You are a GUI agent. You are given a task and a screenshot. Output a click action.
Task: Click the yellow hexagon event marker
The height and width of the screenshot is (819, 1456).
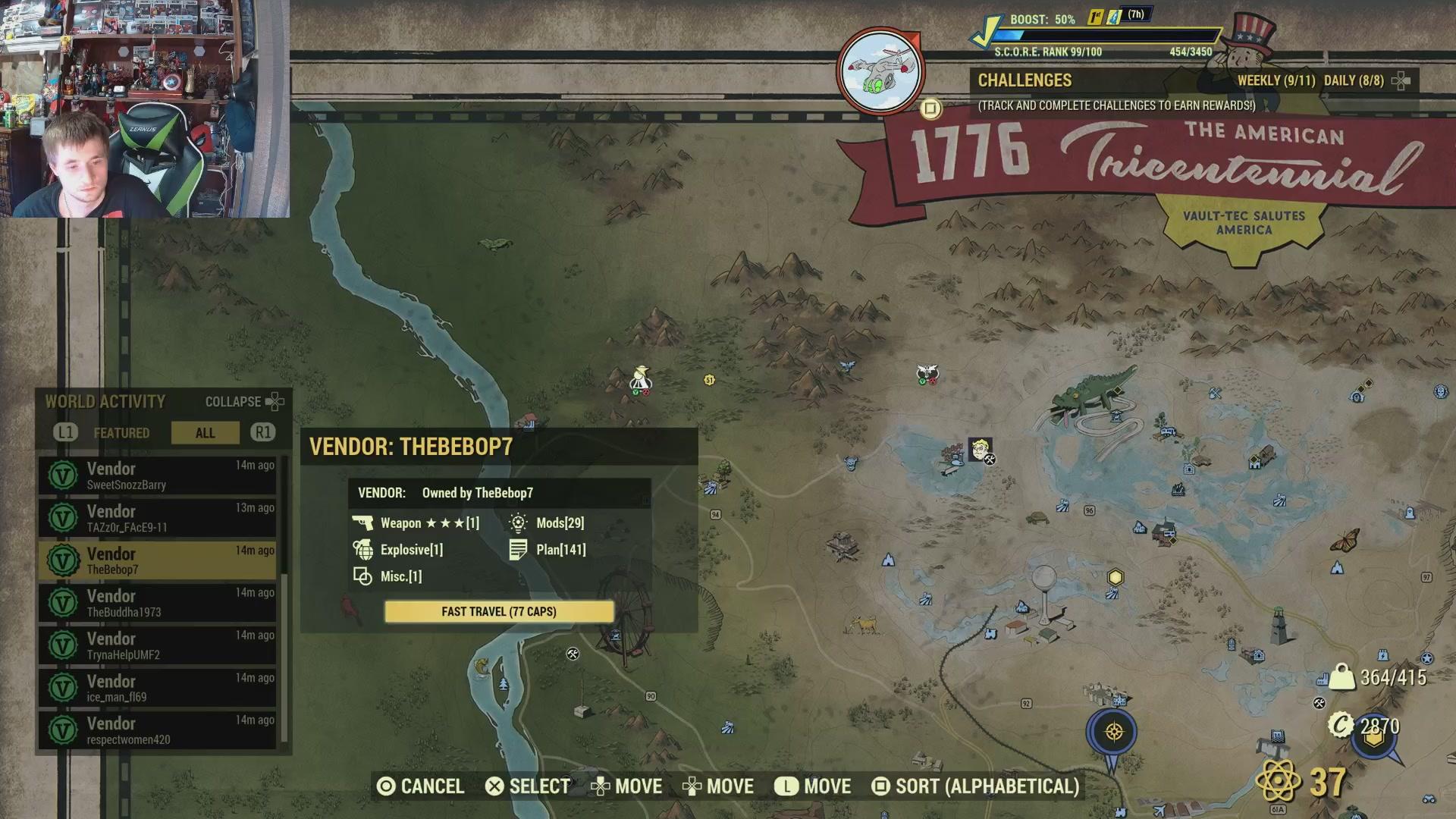point(1115,578)
